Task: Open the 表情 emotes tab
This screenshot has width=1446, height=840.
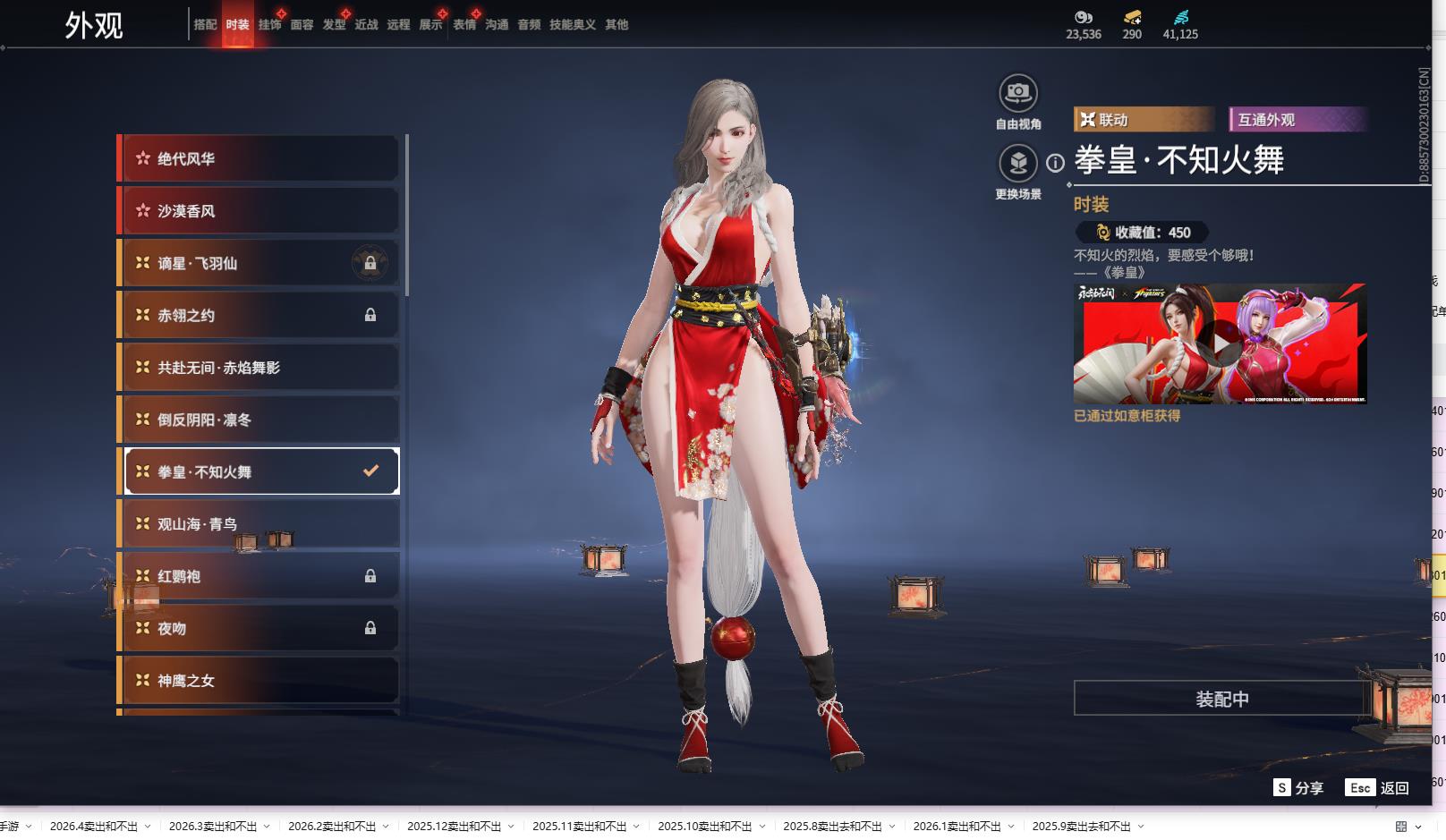Action: [x=464, y=25]
